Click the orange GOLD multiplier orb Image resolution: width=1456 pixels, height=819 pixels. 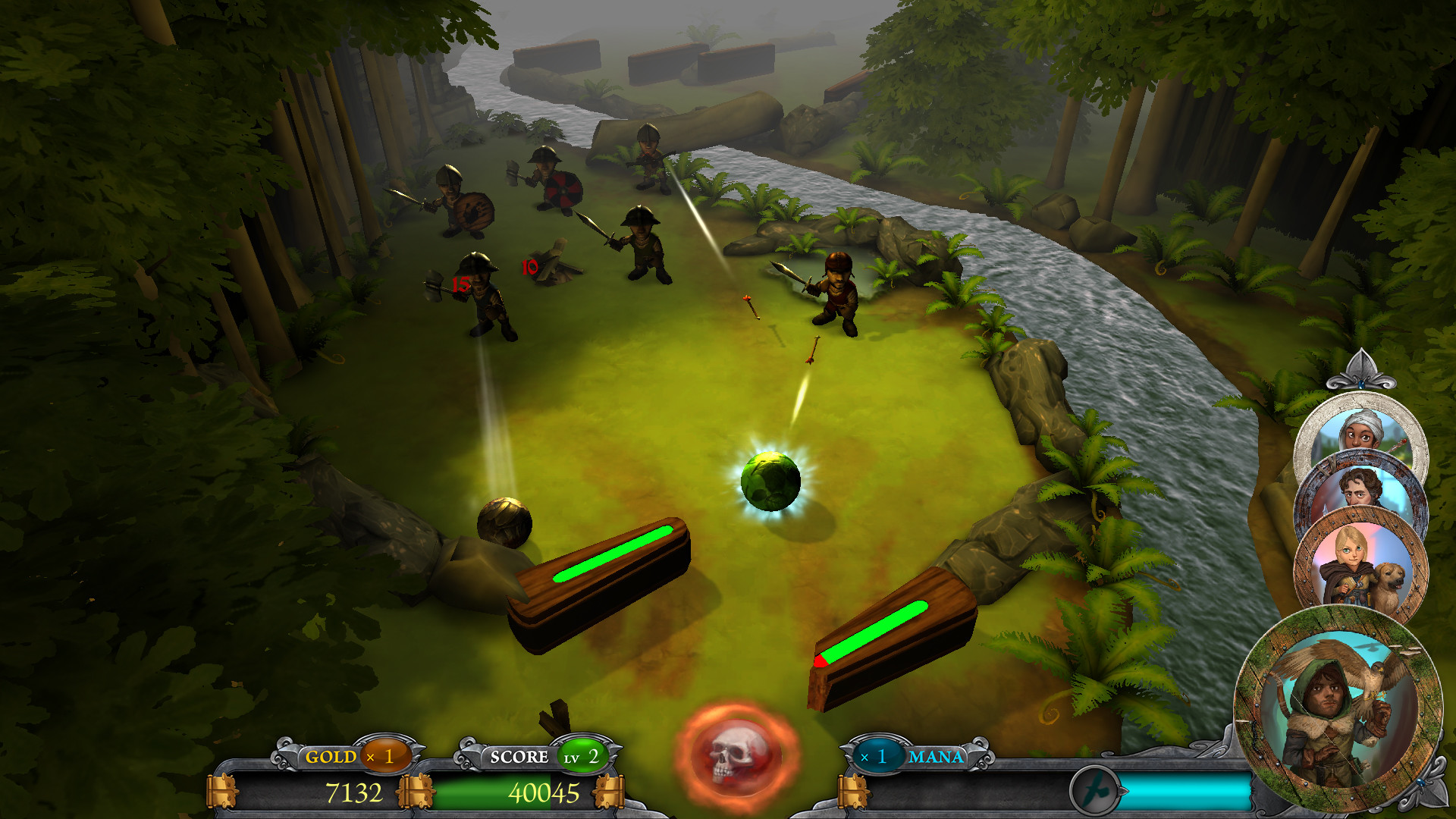(385, 756)
